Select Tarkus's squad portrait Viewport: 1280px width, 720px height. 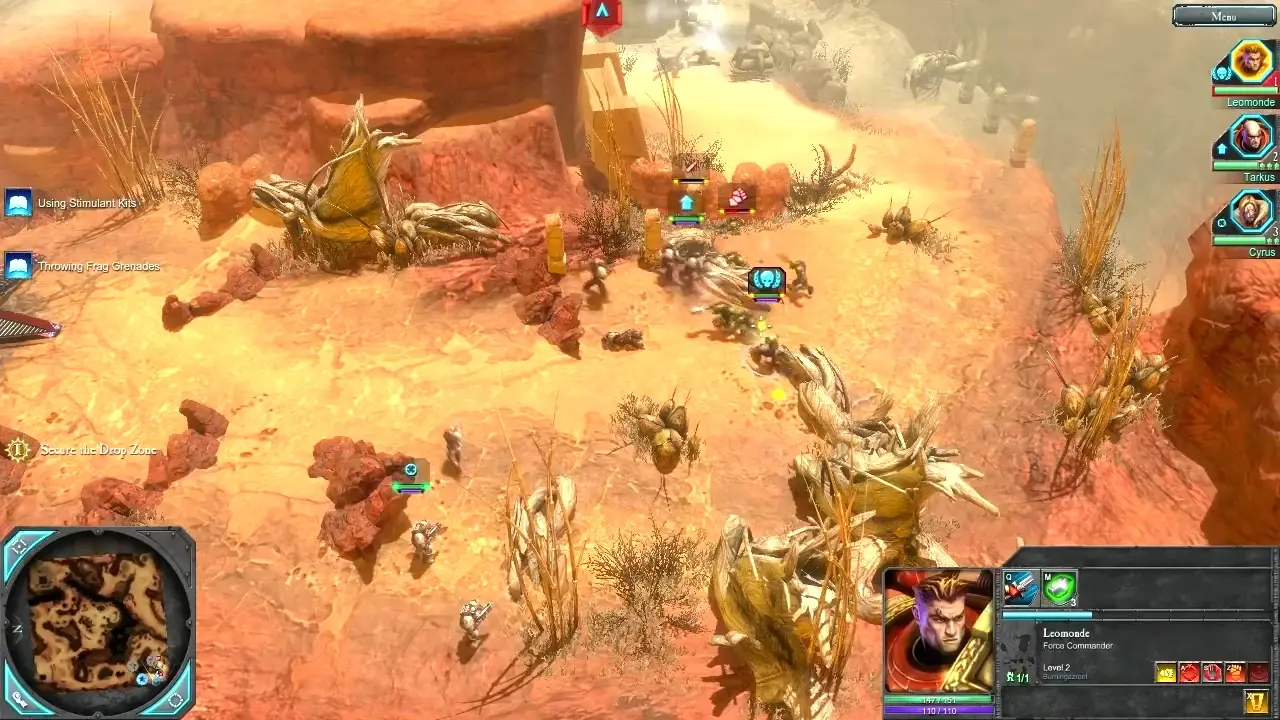1250,139
